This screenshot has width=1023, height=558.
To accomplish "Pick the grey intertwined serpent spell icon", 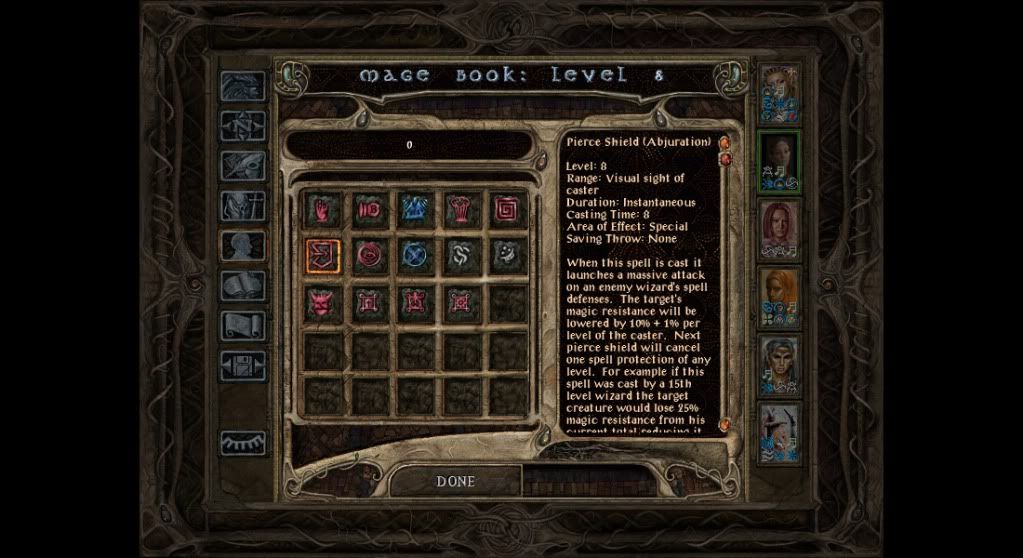I will [460, 255].
